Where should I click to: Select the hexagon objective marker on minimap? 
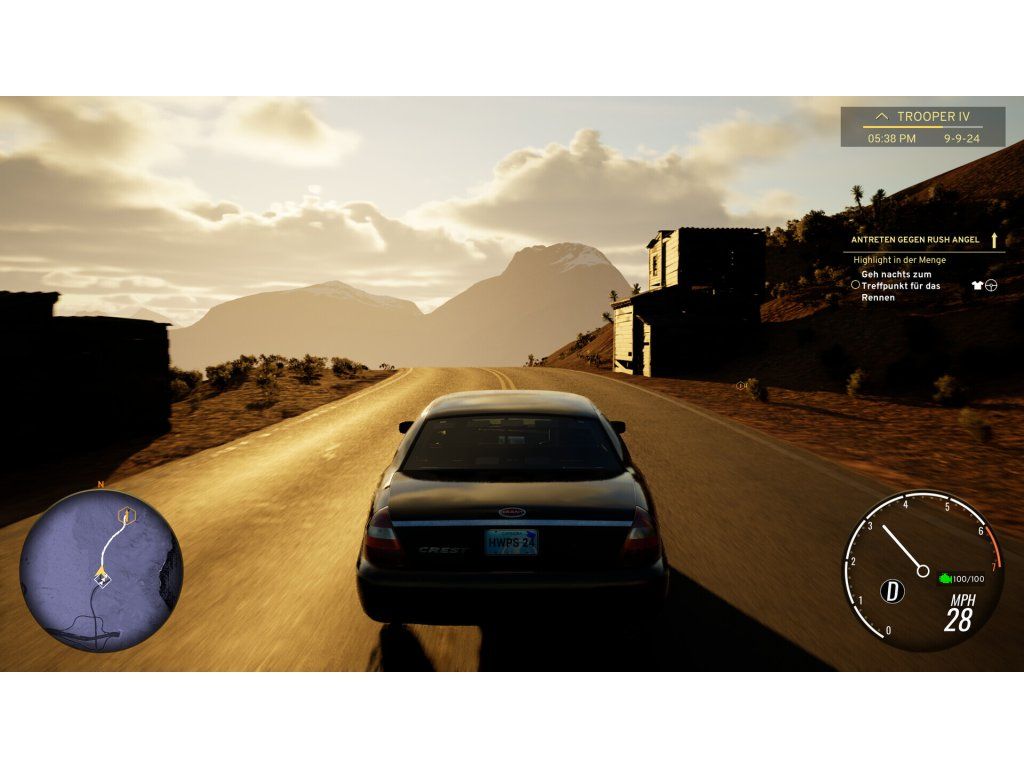[126, 516]
